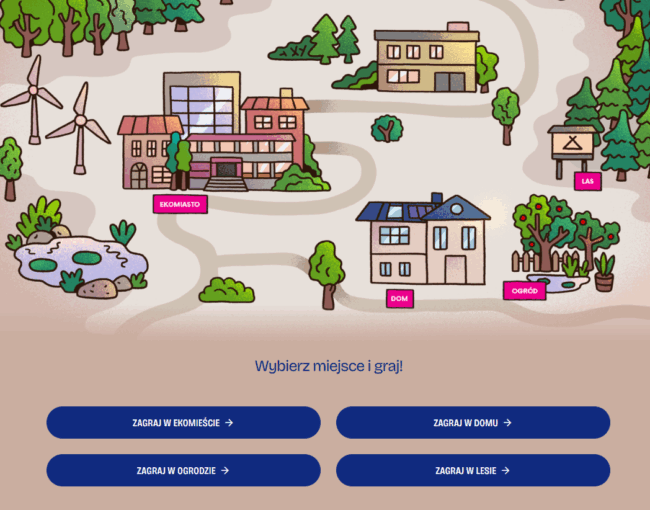Click the pink EKOMIASTO map label
This screenshot has width=650, height=510.
click(x=180, y=204)
